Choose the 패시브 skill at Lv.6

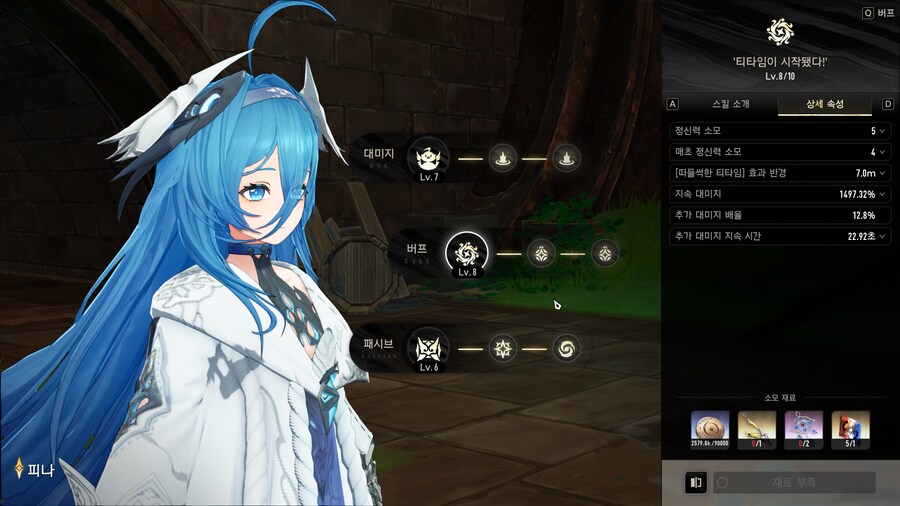[428, 349]
